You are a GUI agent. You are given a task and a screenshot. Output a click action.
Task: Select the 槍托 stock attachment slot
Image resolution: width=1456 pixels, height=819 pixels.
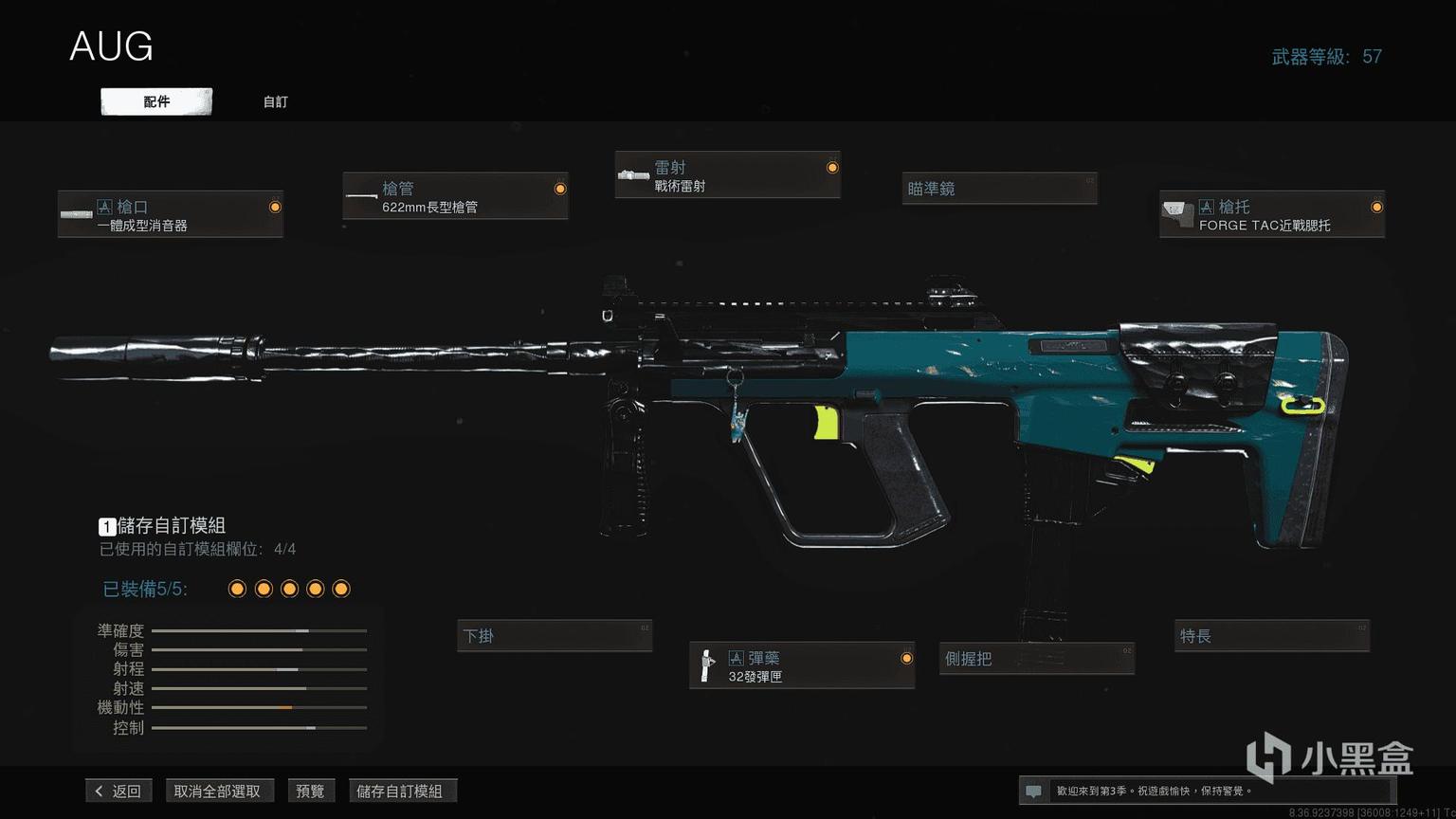pyautogui.click(x=1271, y=214)
